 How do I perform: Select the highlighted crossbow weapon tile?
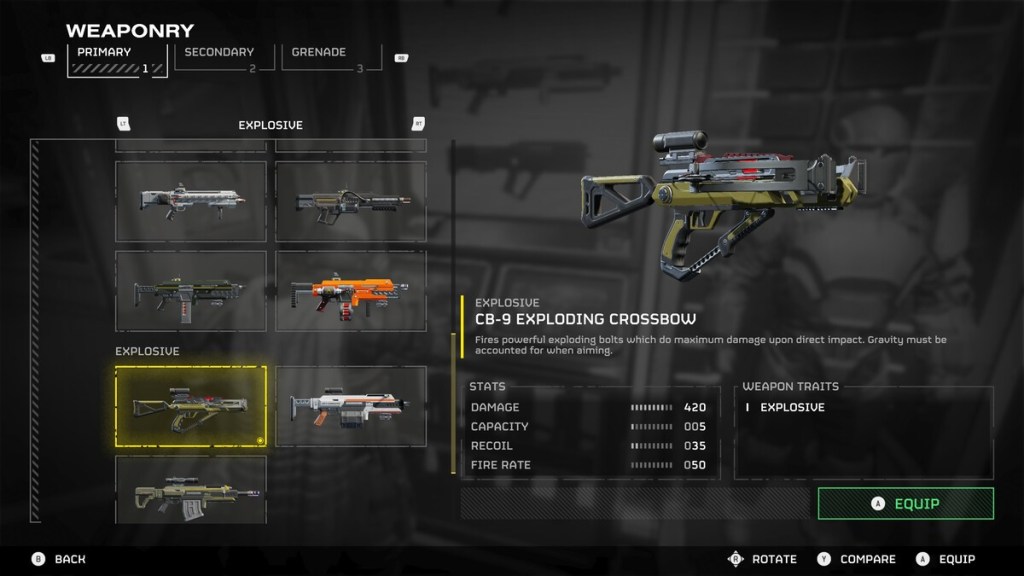[191, 405]
